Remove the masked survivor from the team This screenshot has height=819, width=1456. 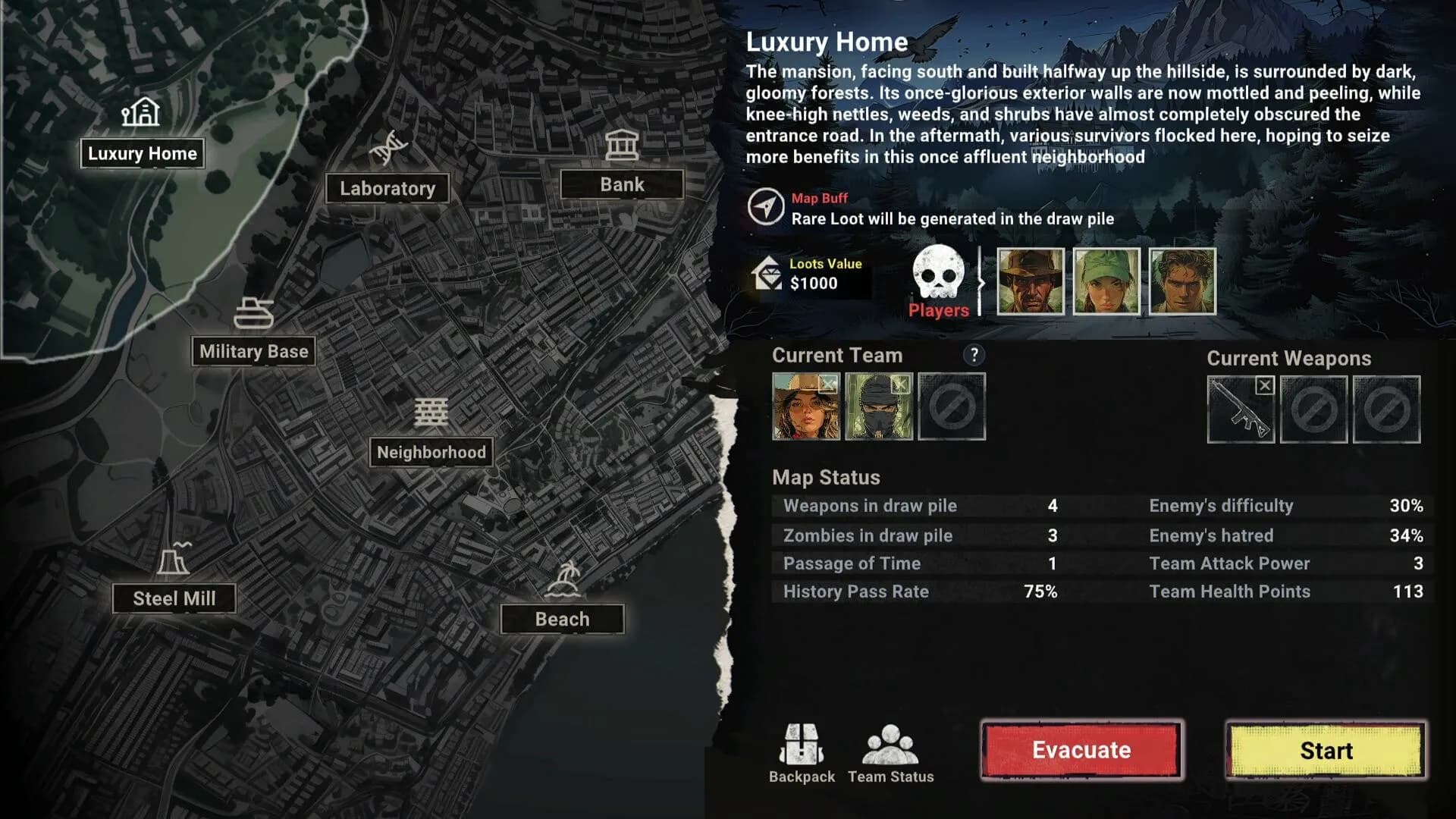[901, 384]
